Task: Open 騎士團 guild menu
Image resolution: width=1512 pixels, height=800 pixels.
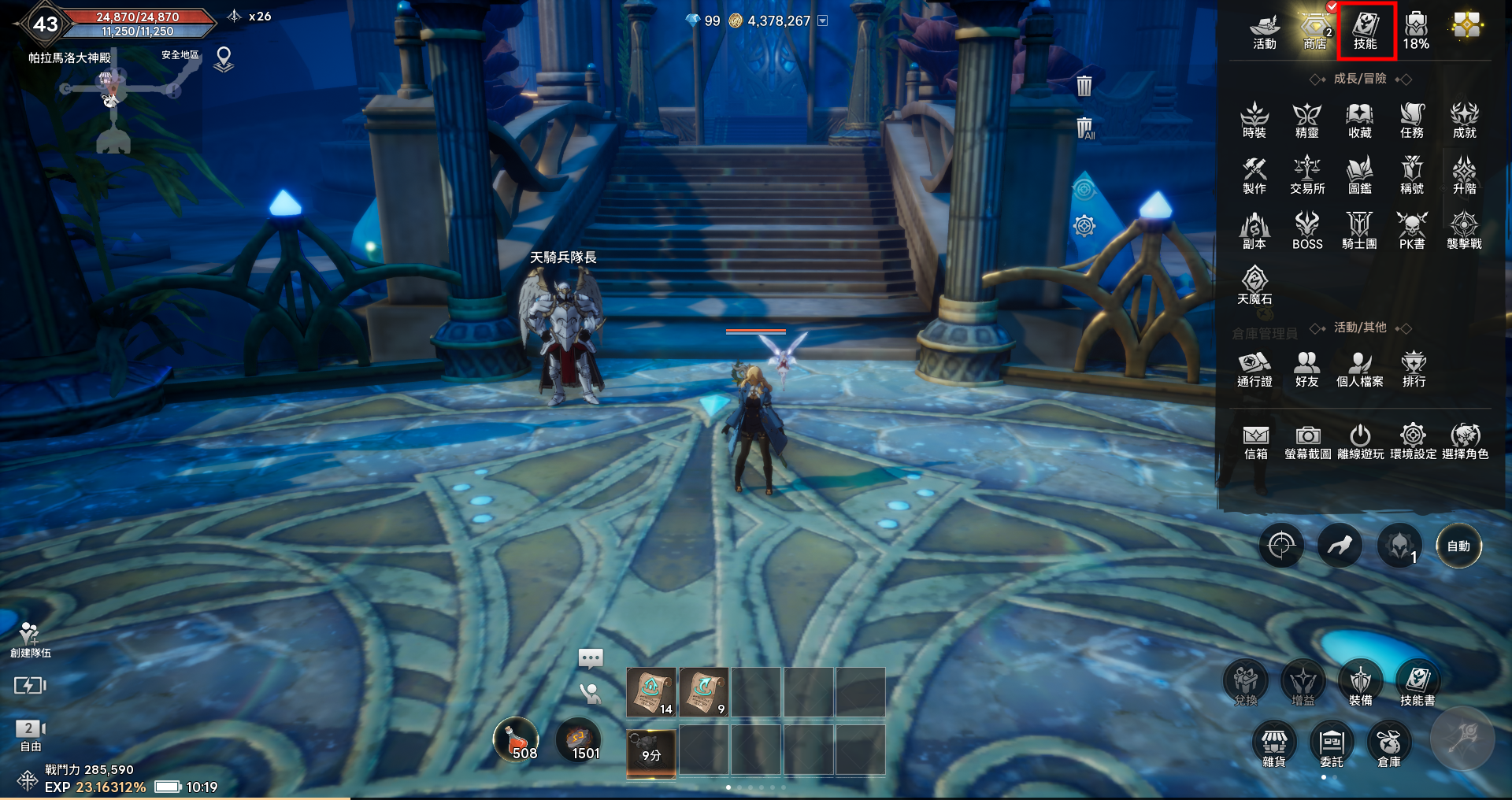Action: [1359, 231]
